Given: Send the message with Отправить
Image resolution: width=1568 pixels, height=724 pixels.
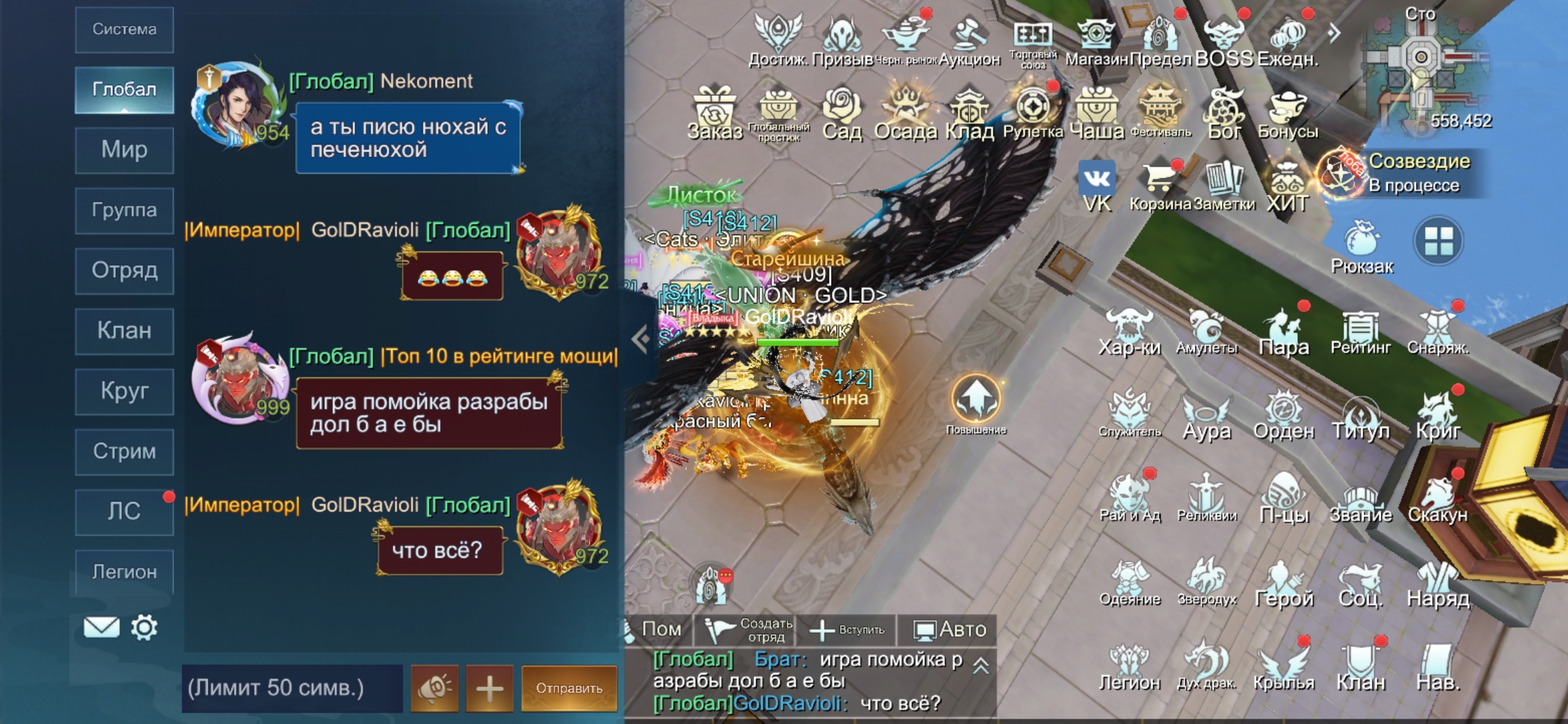Looking at the screenshot, I should pyautogui.click(x=569, y=688).
